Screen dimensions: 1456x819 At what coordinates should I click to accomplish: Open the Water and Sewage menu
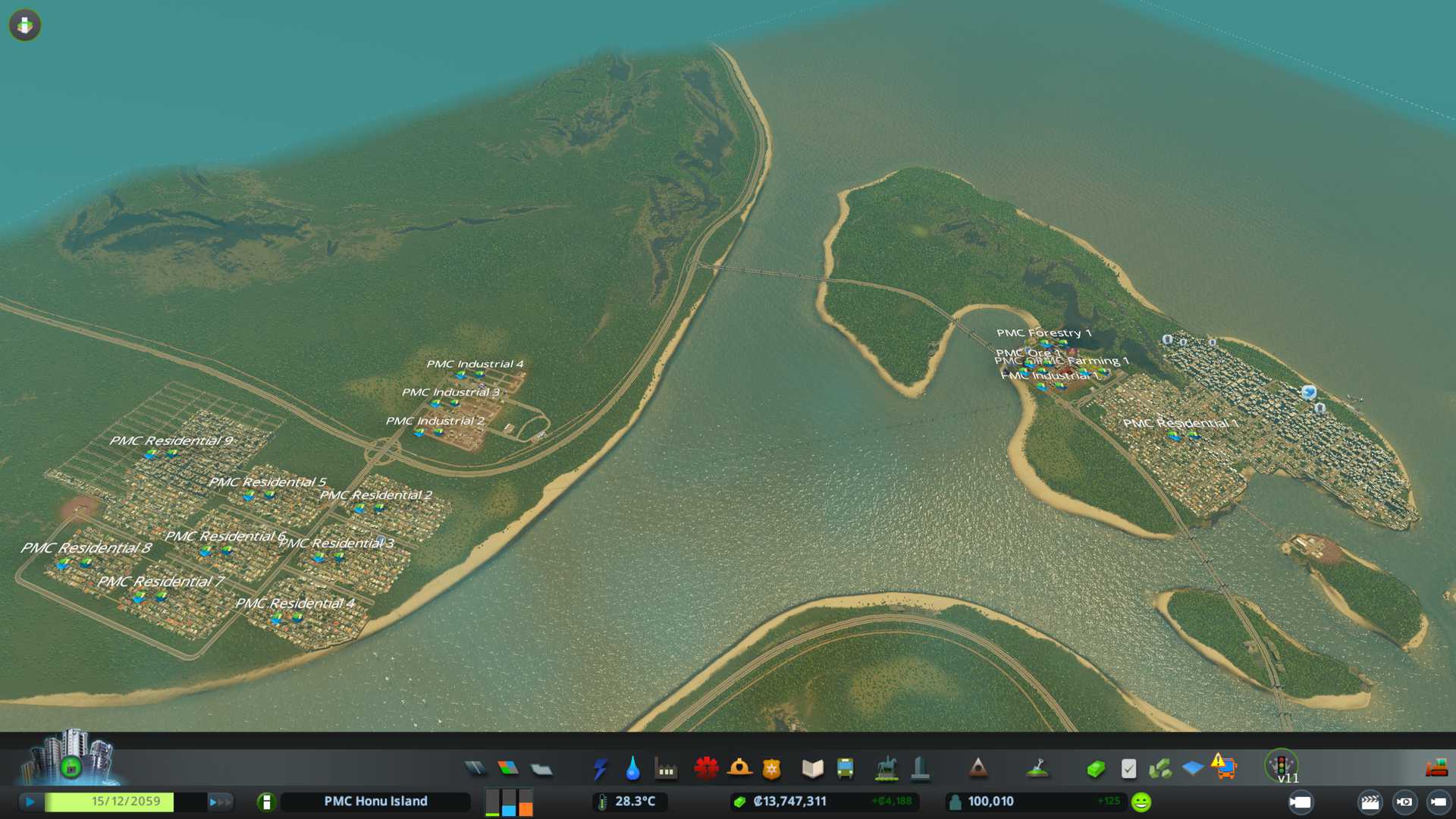click(632, 769)
